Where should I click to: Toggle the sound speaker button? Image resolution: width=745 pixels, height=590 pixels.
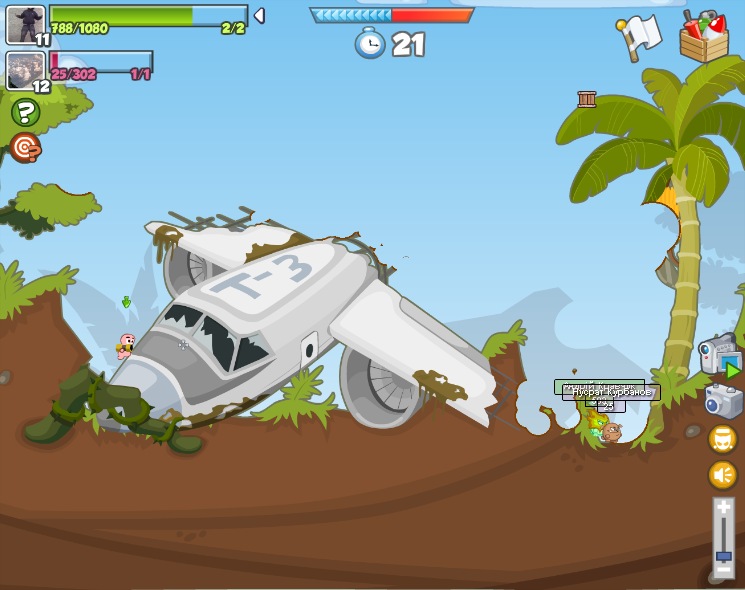click(x=723, y=474)
